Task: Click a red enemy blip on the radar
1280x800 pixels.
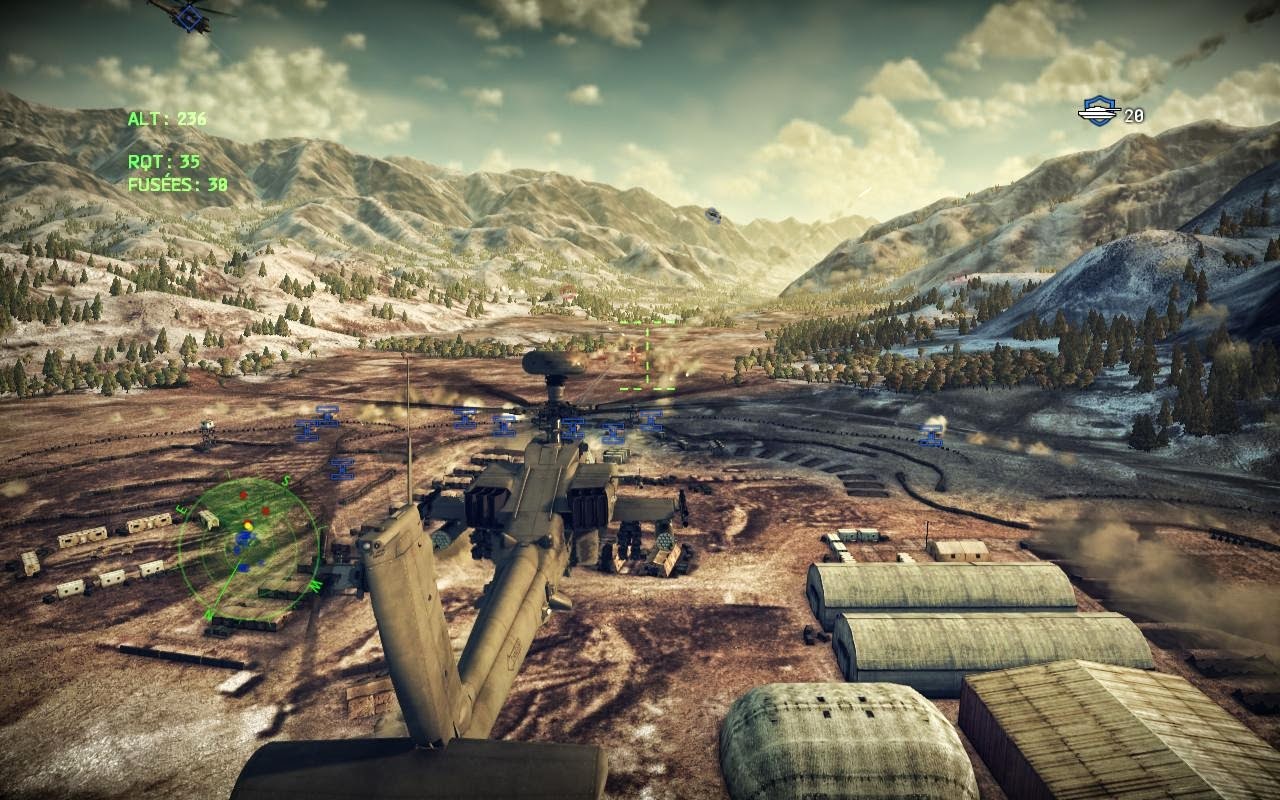Action: tap(243, 494)
